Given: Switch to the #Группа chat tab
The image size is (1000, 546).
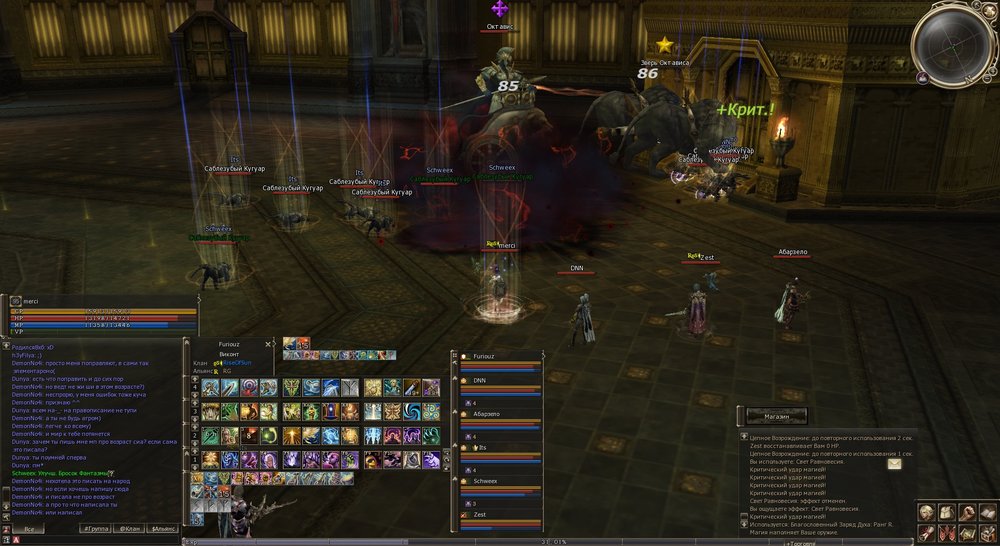Looking at the screenshot, I should (97, 528).
